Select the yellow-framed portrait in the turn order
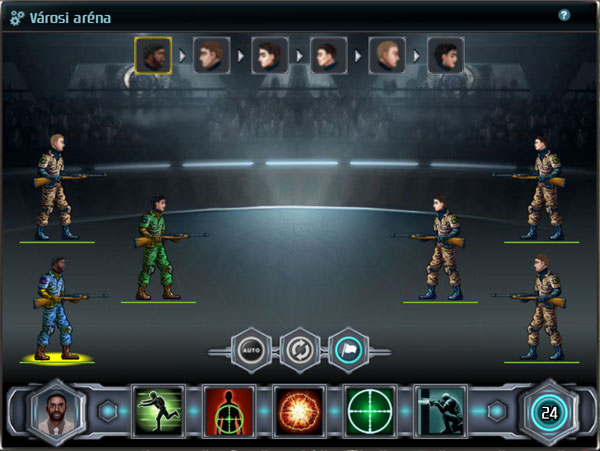This screenshot has width=600, height=451. [153, 55]
